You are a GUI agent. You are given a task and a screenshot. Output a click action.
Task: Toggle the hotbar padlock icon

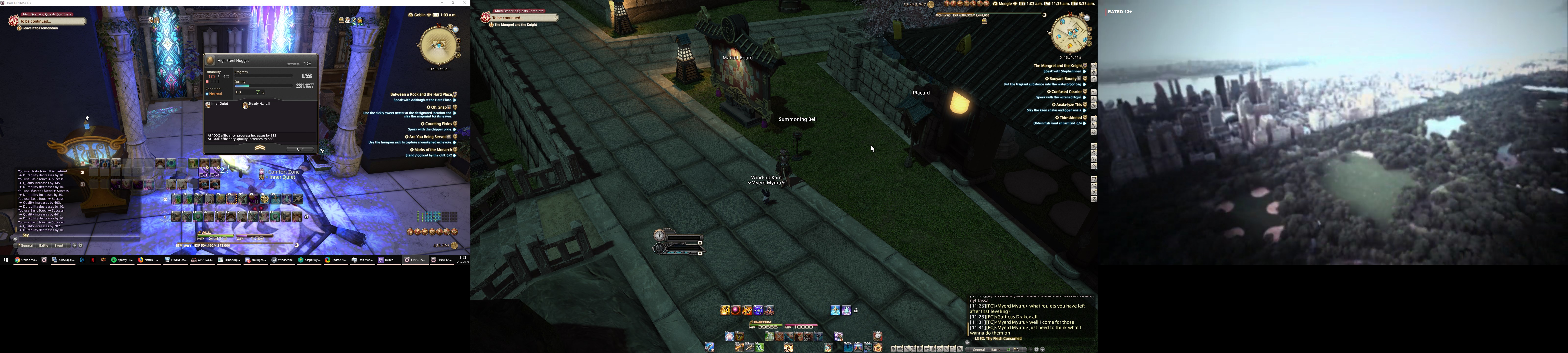pos(856,310)
